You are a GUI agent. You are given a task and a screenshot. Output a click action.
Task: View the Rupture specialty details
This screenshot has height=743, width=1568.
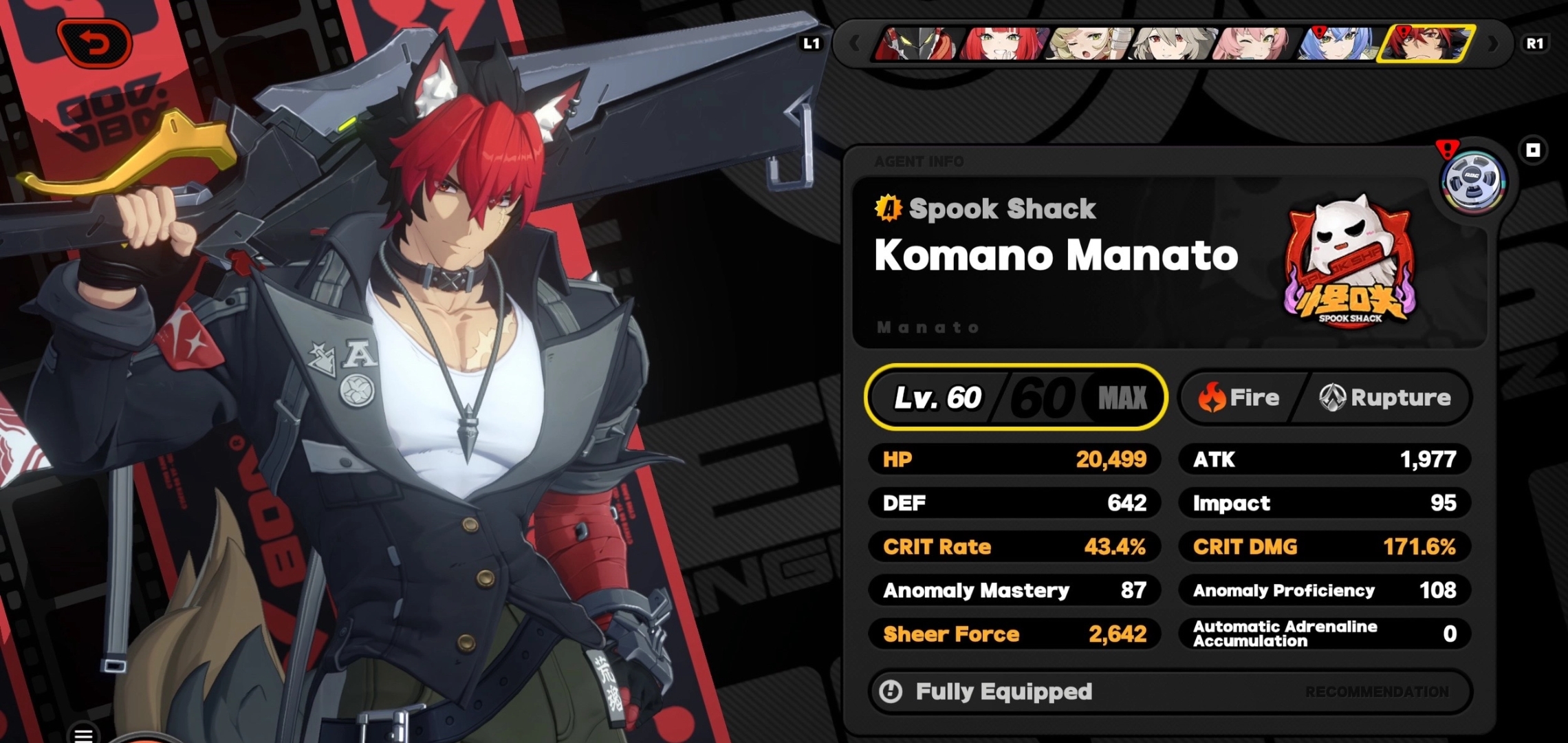point(1385,398)
